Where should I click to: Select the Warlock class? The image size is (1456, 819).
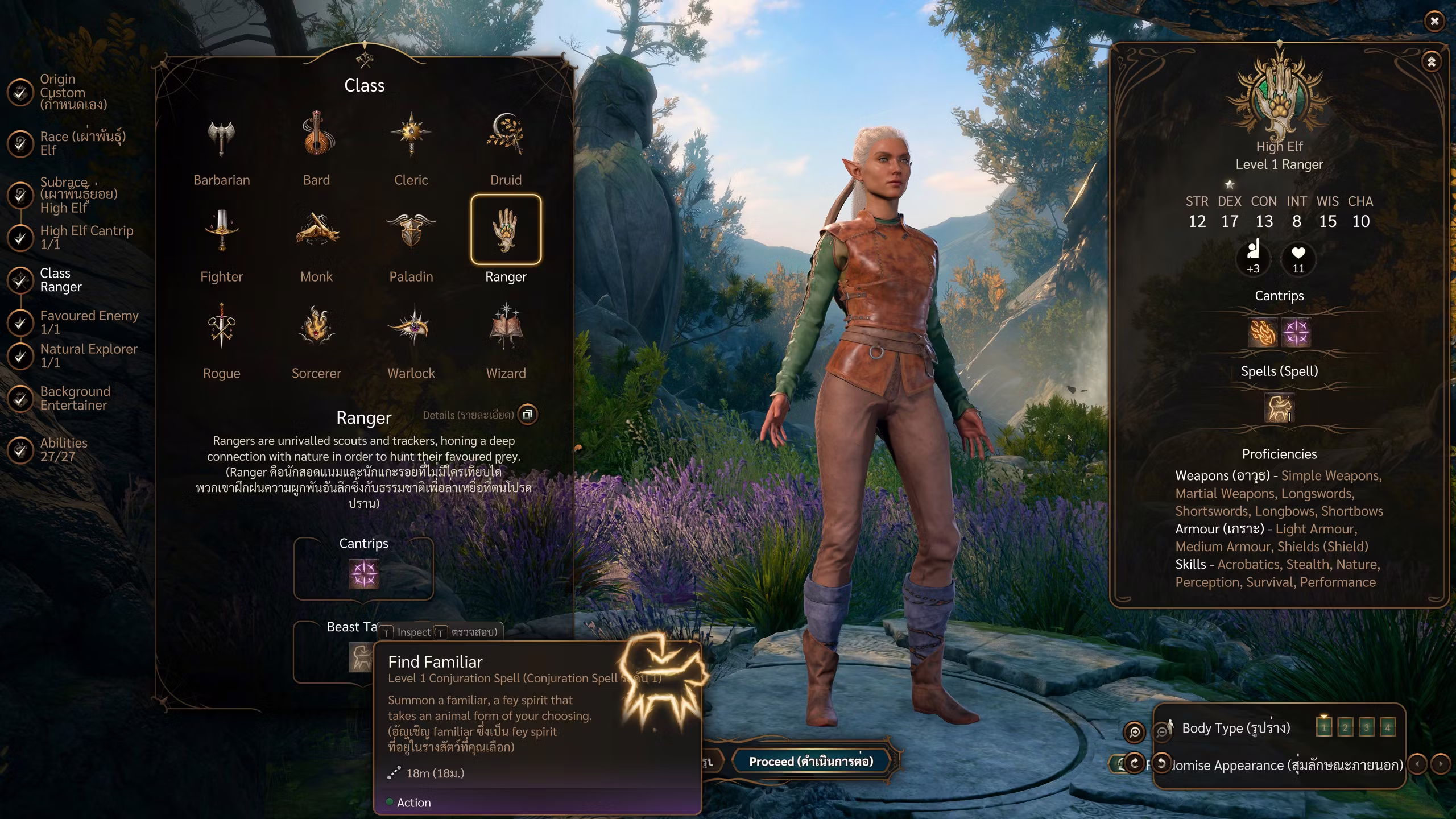[411, 328]
